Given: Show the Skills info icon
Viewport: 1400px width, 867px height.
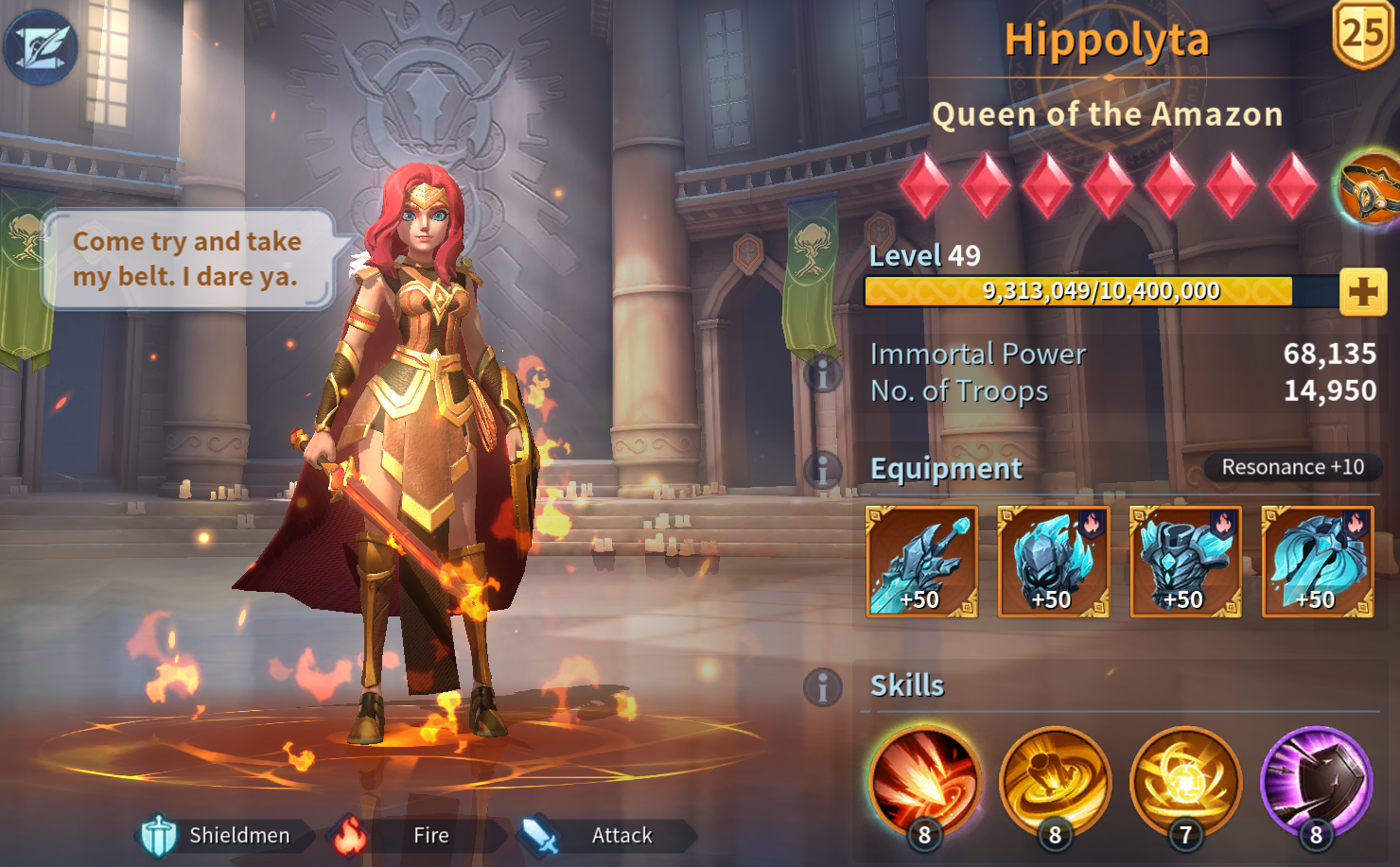Looking at the screenshot, I should (x=823, y=687).
